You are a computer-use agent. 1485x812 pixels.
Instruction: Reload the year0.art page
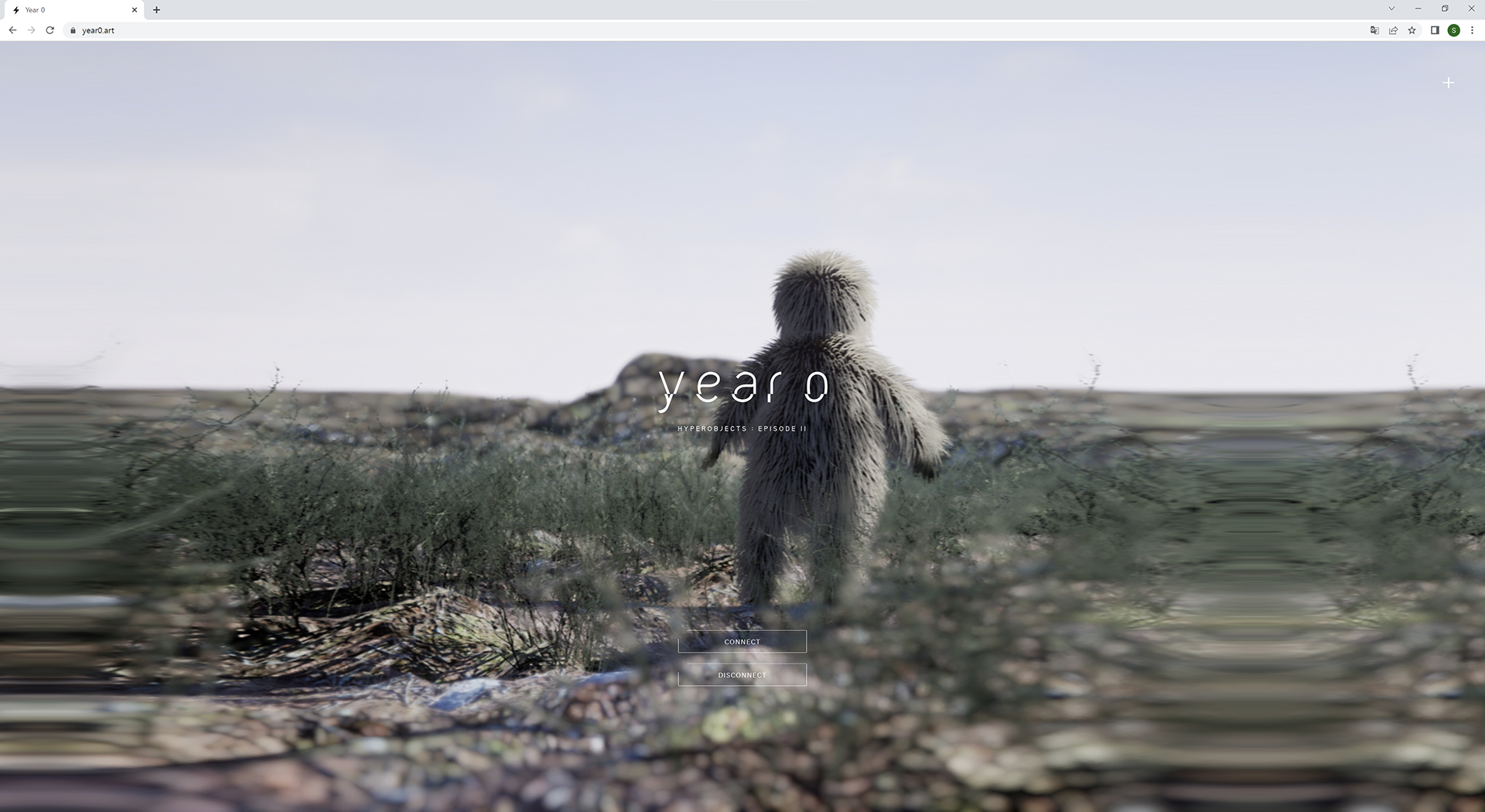pos(49,30)
